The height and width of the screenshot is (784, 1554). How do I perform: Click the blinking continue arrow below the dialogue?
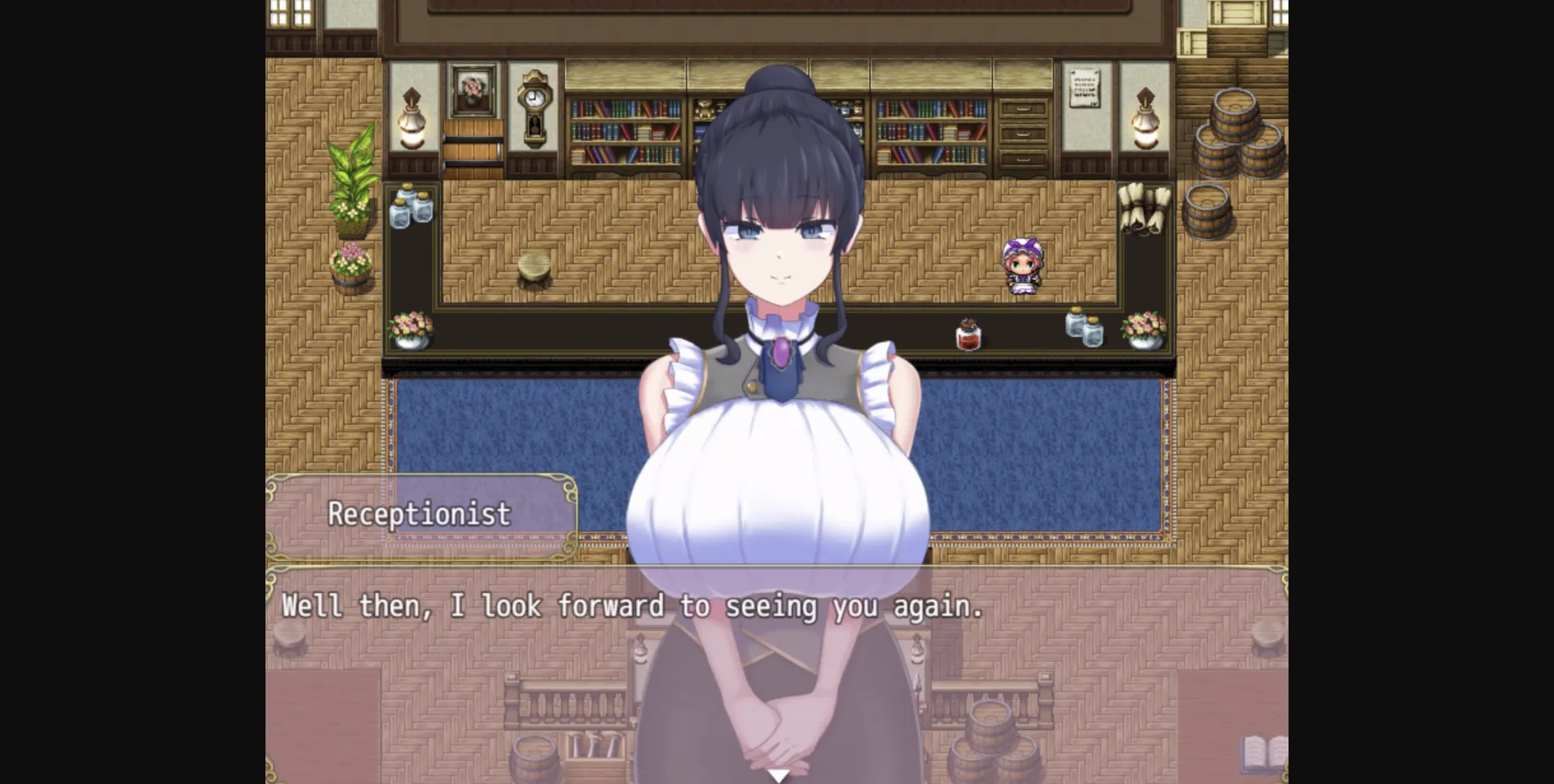click(x=778, y=774)
